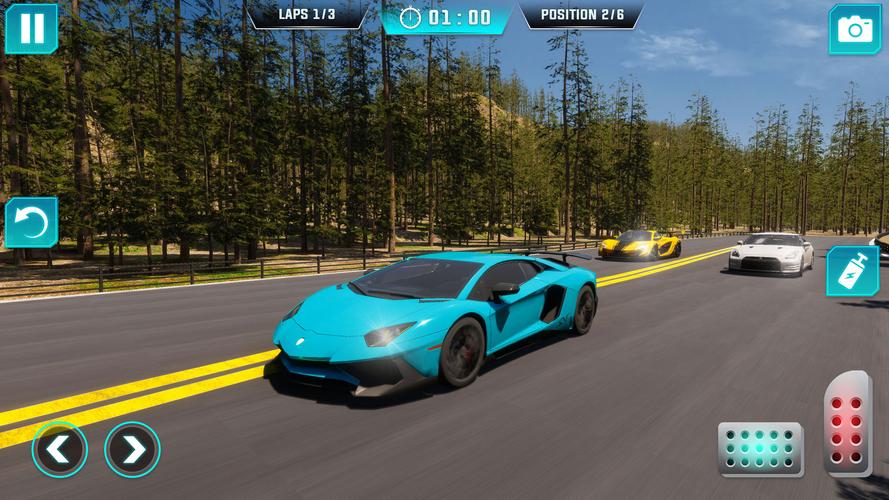Reset the car with the circular arrow
This screenshot has height=500, width=889.
pos(31,222)
